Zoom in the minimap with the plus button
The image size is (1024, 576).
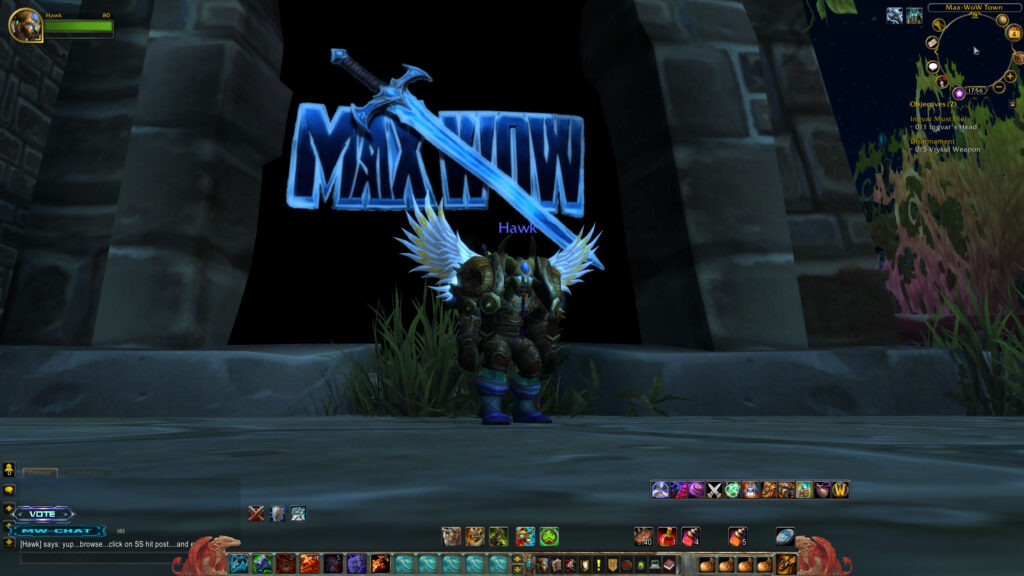point(1011,76)
